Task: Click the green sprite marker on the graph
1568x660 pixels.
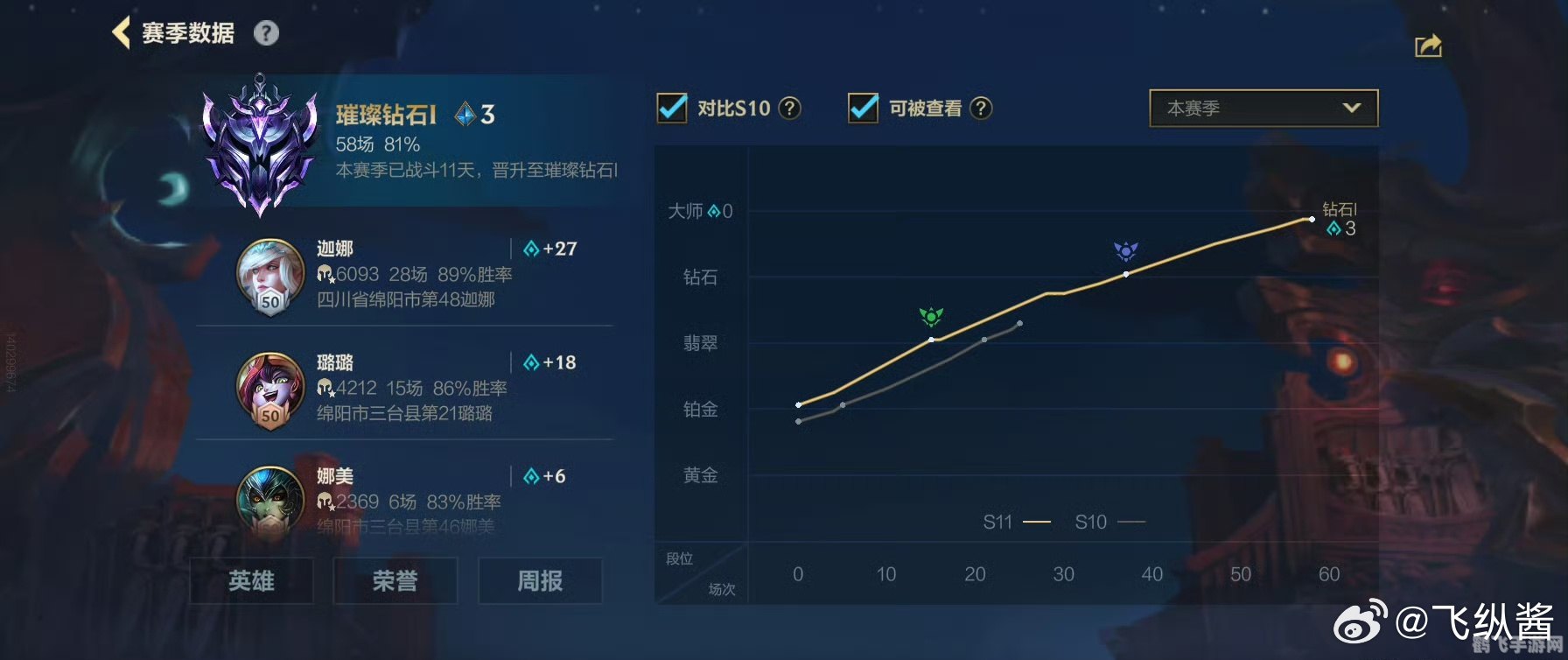Action: click(932, 318)
